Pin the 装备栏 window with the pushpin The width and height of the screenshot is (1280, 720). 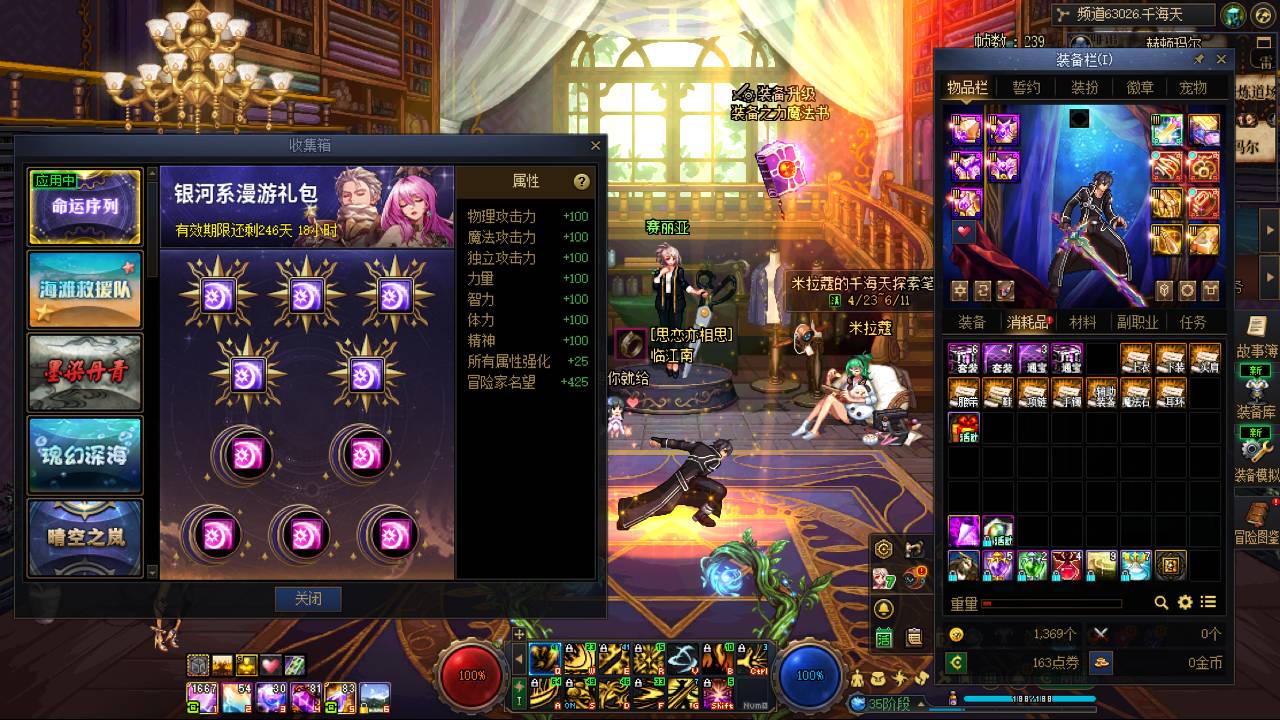click(1199, 60)
